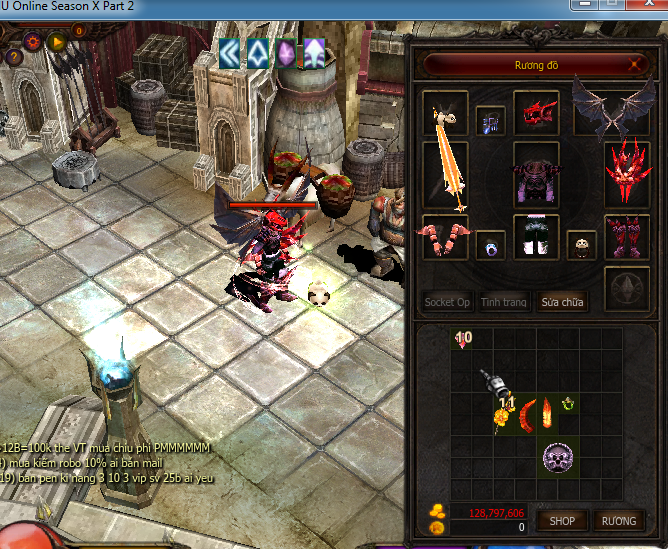Viewport: 668px width, 549px height.
Task: Click the equipped golden sword weapon slot
Action: click(446, 174)
